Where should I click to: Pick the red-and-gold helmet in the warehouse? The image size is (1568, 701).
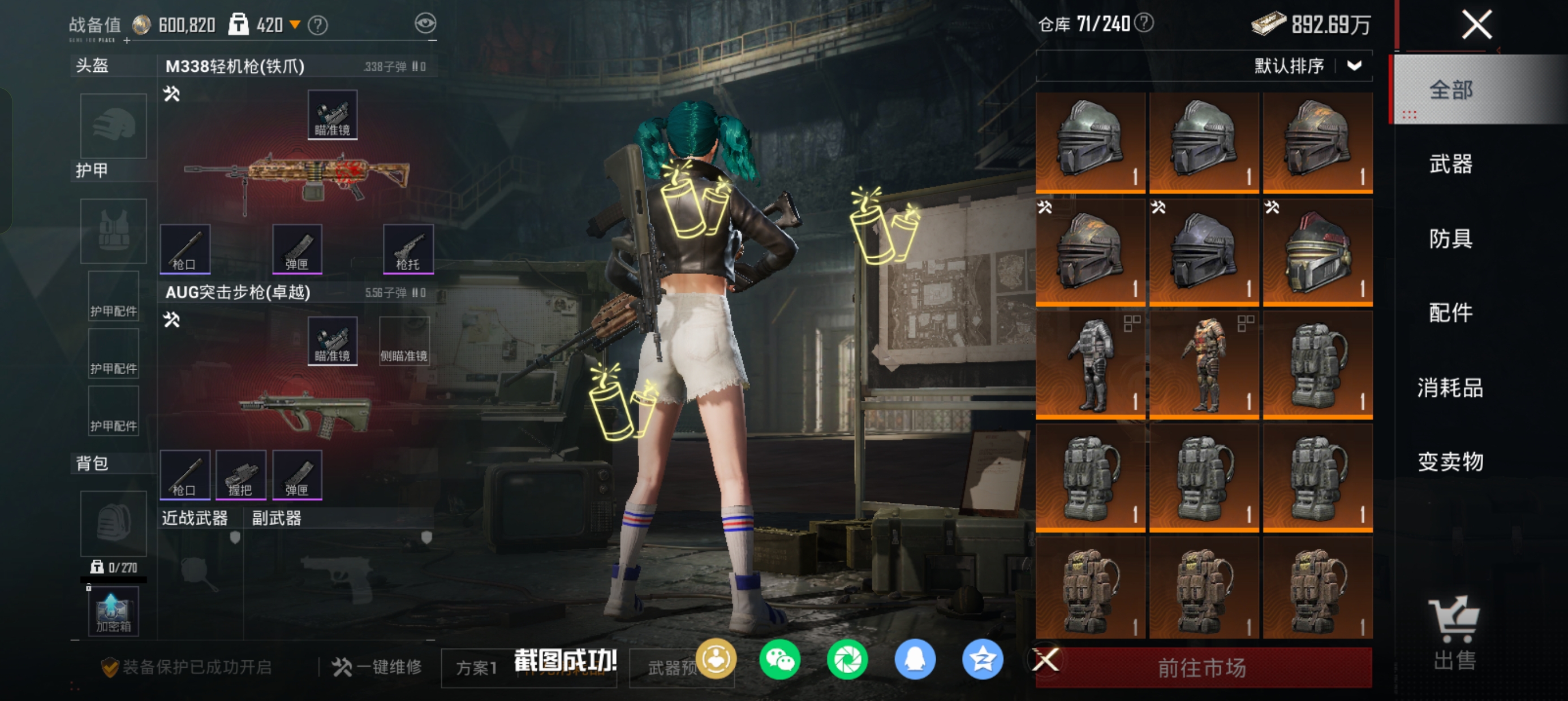[1317, 253]
